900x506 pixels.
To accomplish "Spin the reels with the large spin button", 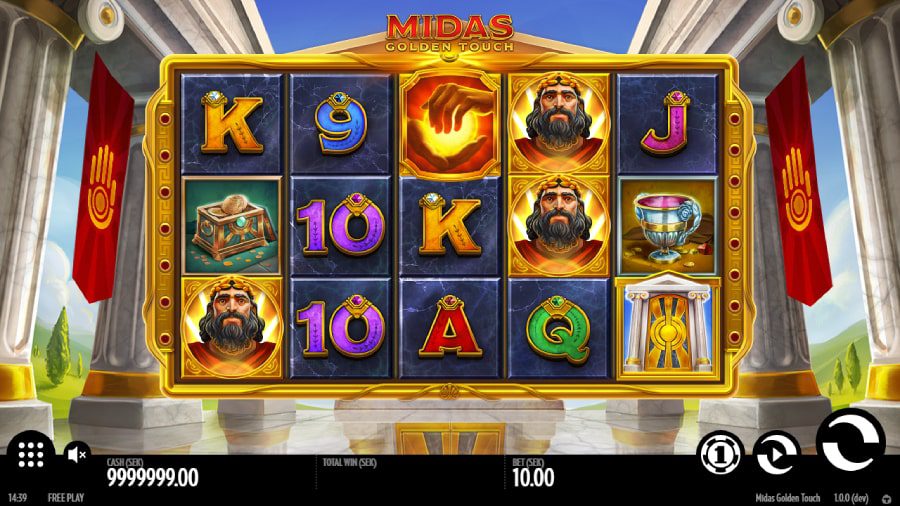I will pos(850,440).
